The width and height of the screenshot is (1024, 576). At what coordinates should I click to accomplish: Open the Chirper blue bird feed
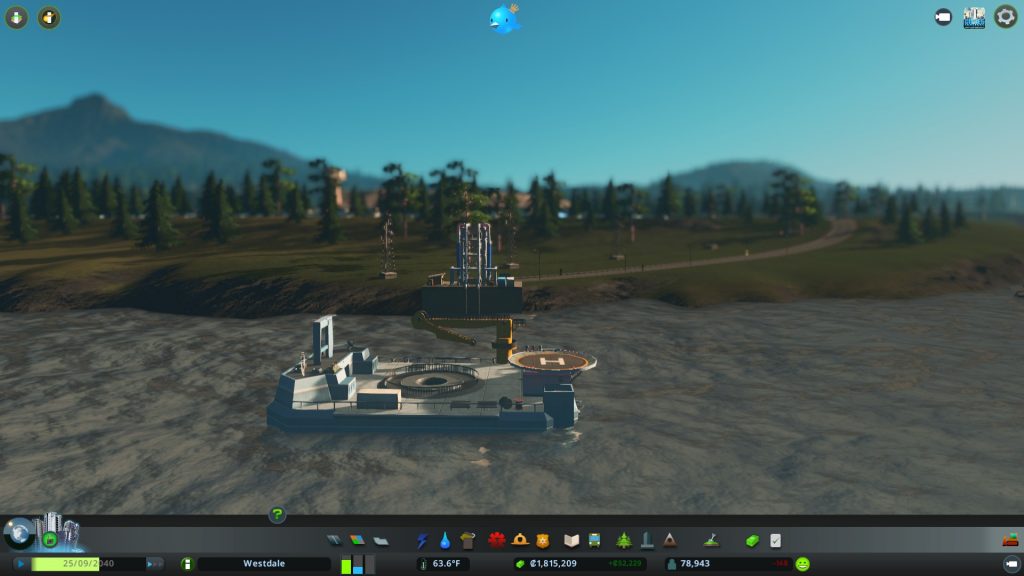(506, 19)
